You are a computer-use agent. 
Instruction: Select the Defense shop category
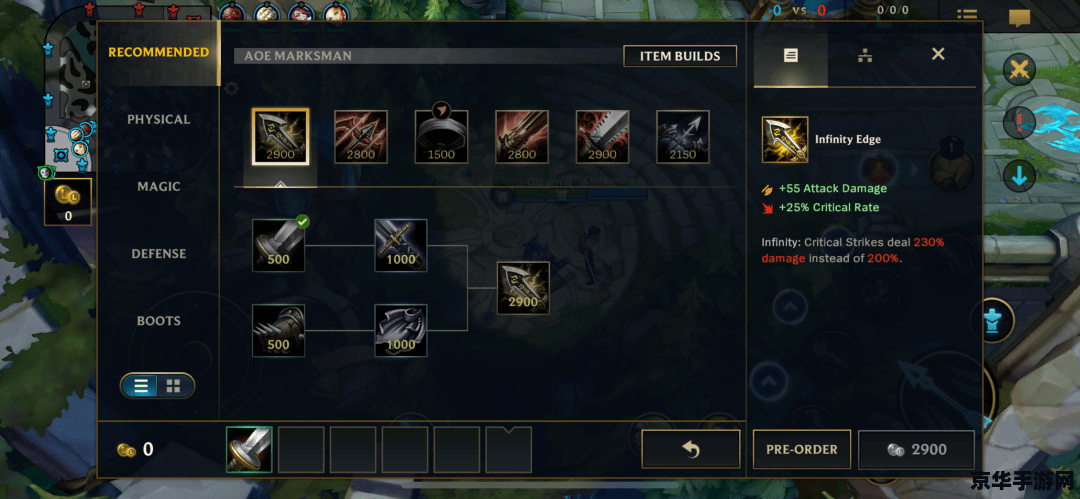point(158,254)
